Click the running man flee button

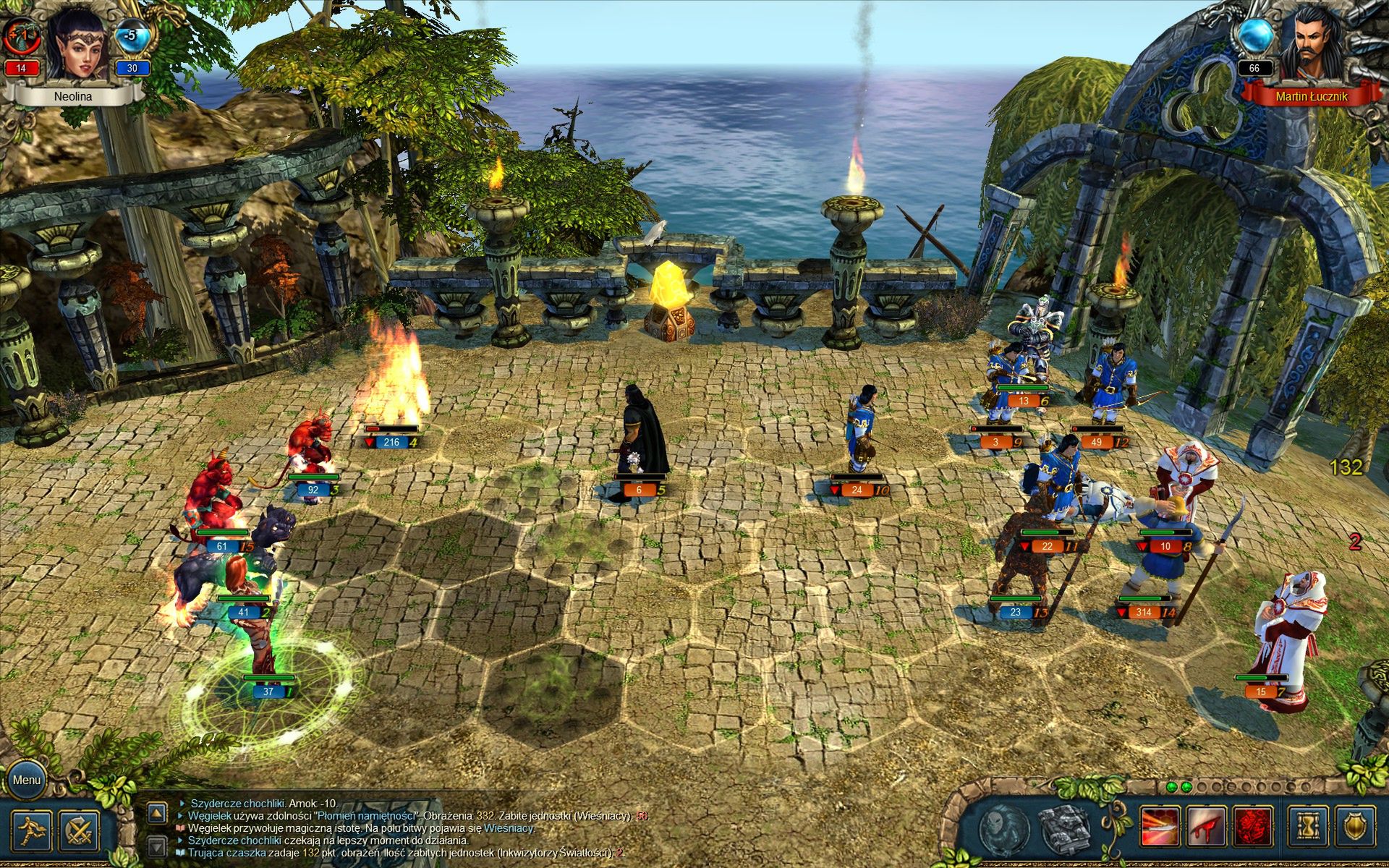click(32, 830)
